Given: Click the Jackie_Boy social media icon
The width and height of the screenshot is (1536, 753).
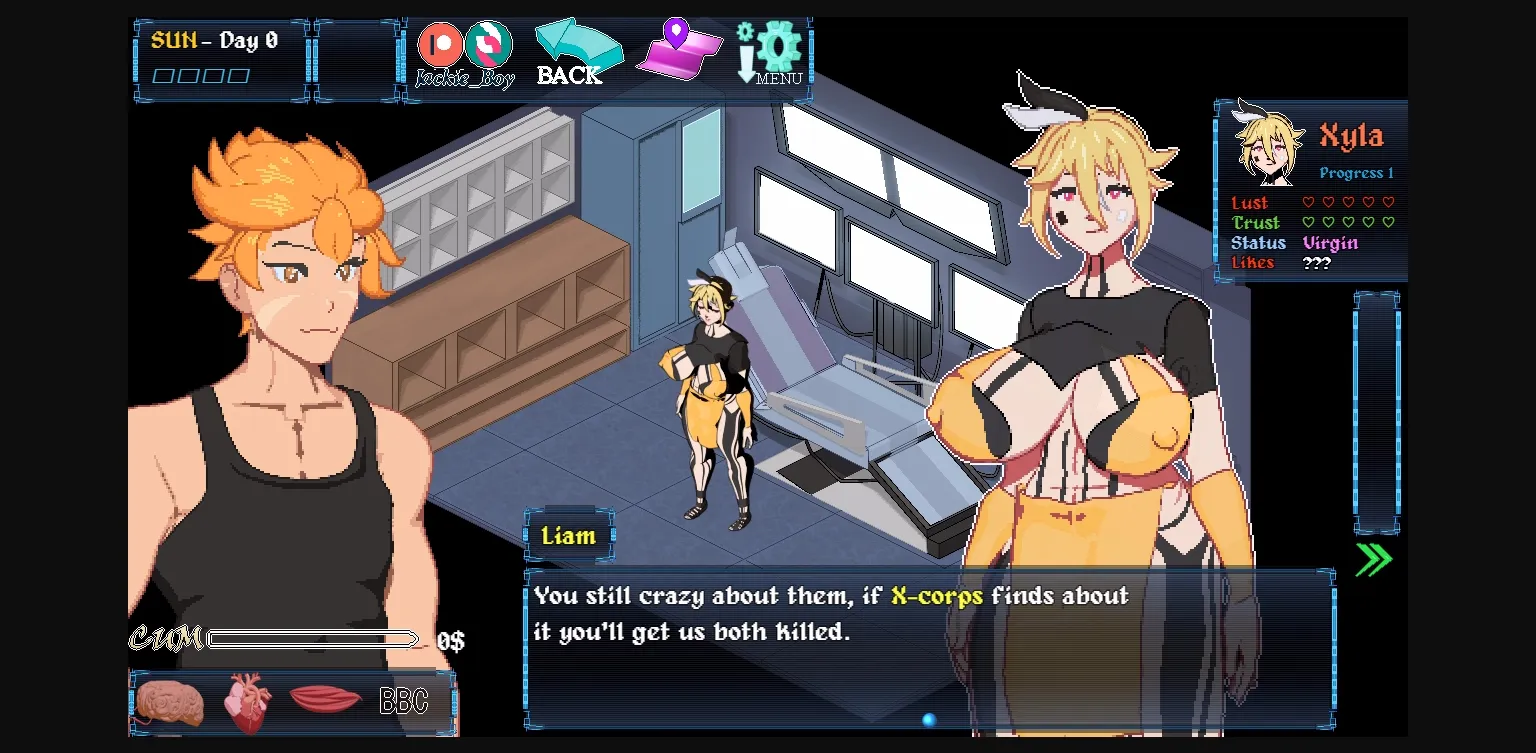Looking at the screenshot, I should [489, 44].
